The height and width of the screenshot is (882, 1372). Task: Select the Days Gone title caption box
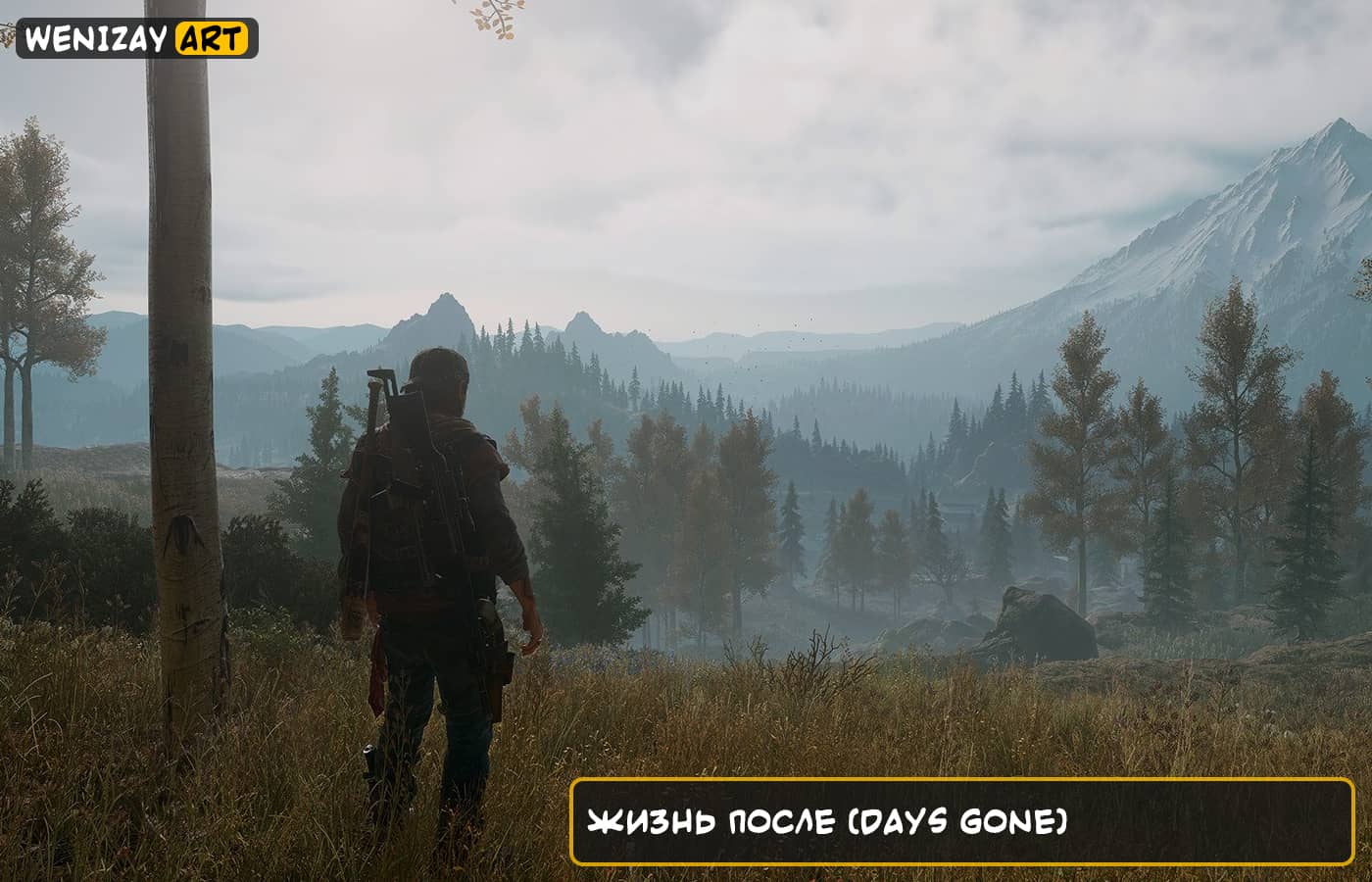[961, 821]
